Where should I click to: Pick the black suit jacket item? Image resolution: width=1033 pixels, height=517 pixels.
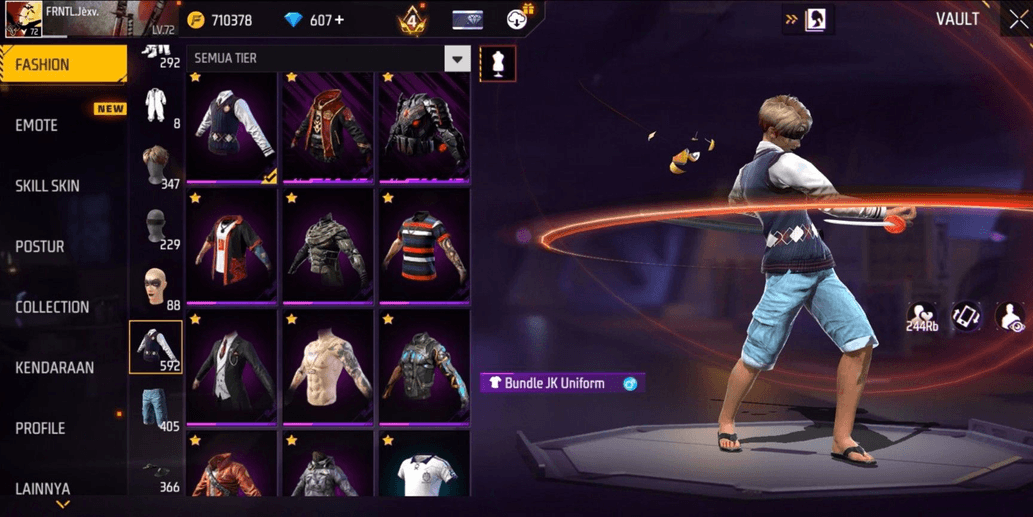[232, 367]
